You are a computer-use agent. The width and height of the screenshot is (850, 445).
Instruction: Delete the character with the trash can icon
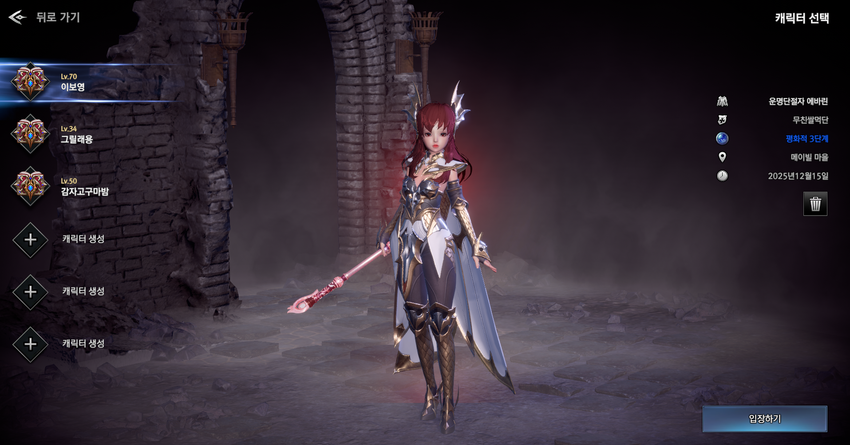(815, 204)
